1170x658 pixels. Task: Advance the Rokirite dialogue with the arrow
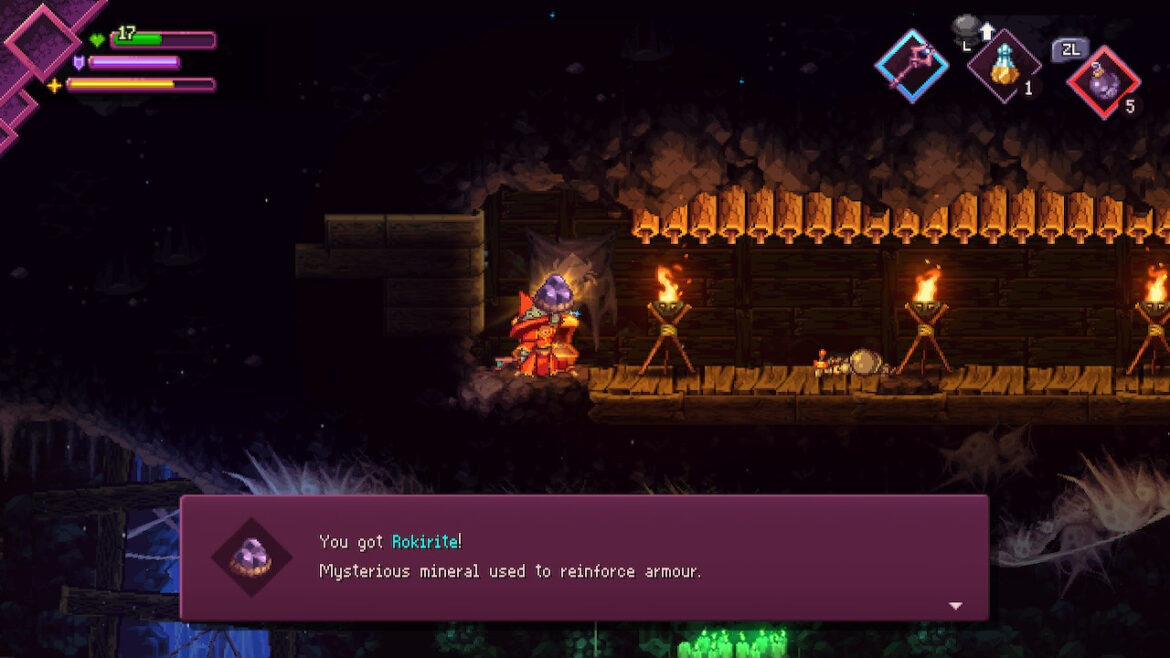coord(955,606)
